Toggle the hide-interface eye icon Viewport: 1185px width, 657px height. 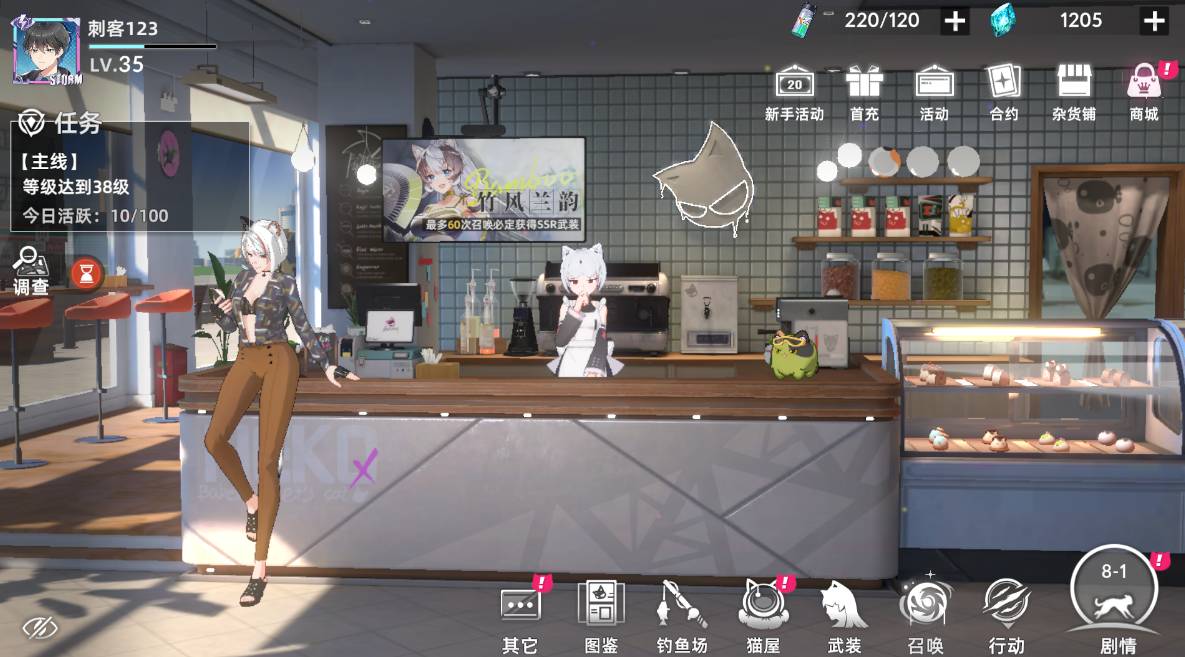coord(39,628)
